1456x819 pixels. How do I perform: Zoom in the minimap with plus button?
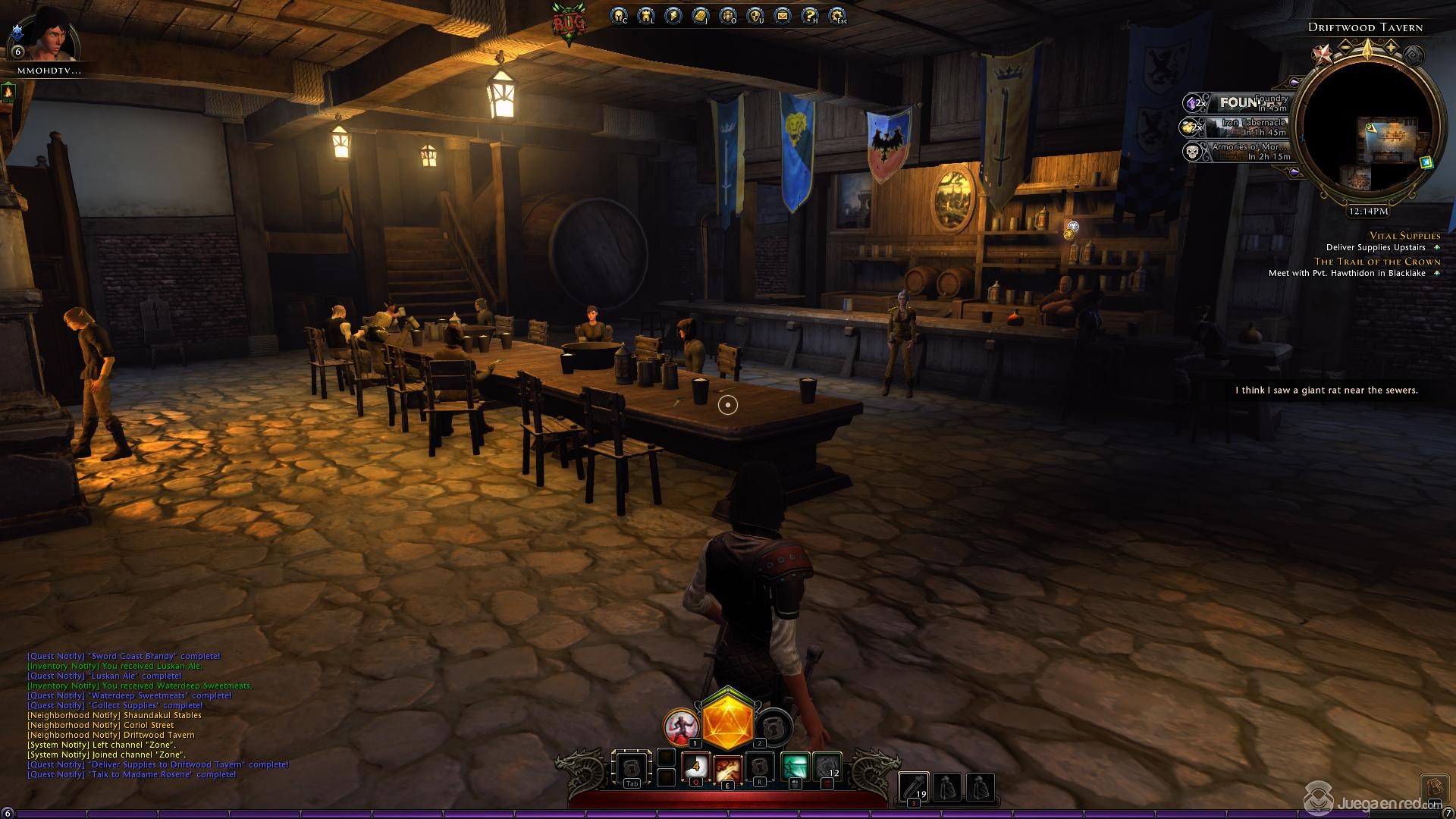[x=1391, y=48]
